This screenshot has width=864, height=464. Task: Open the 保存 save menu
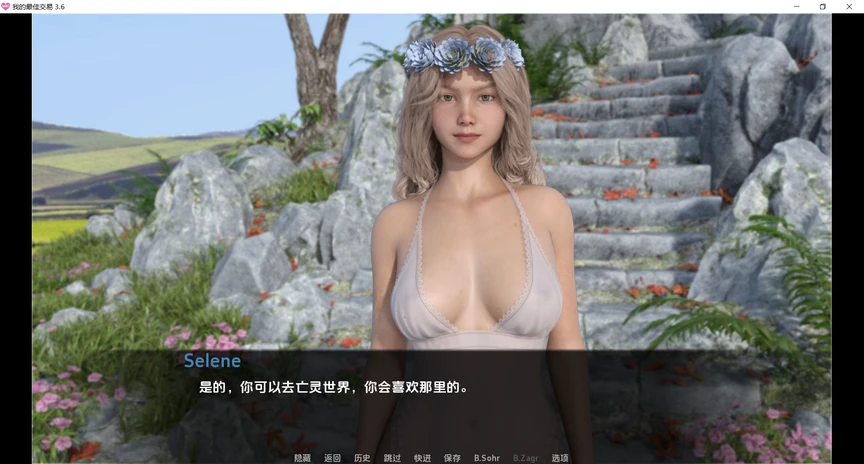pyautogui.click(x=452, y=458)
